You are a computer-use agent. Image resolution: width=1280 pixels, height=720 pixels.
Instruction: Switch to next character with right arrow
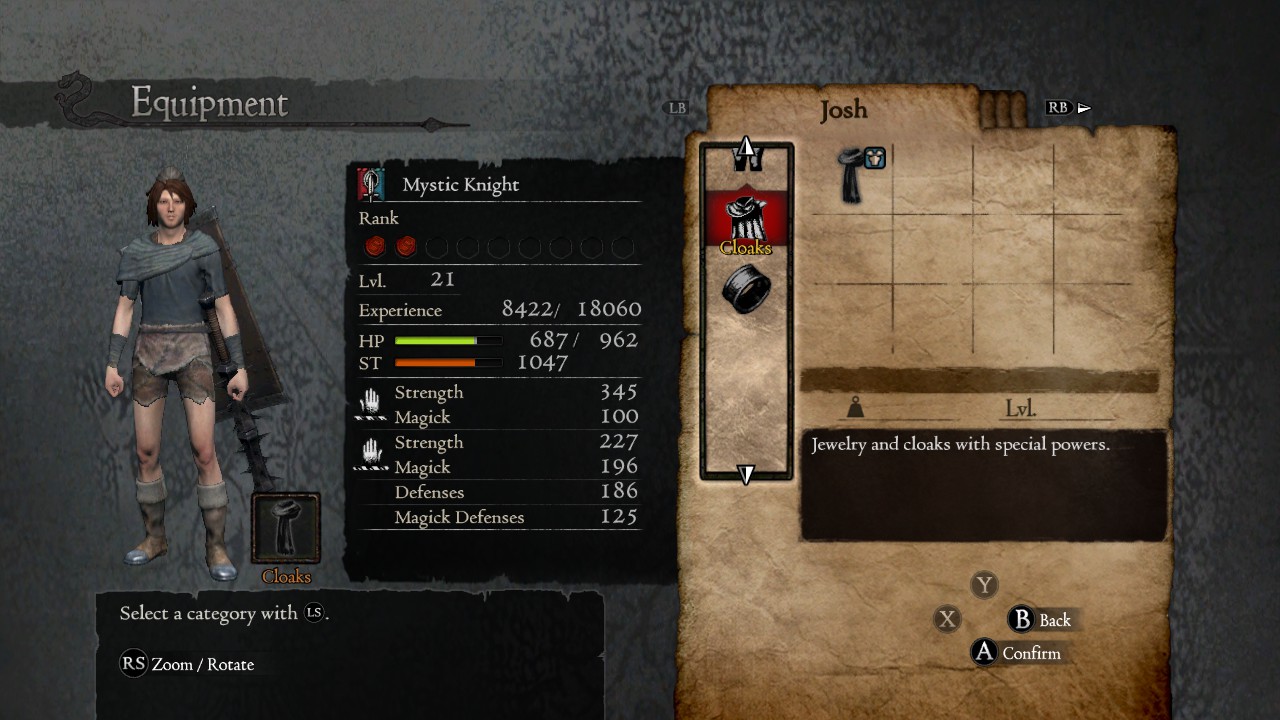click(1084, 108)
